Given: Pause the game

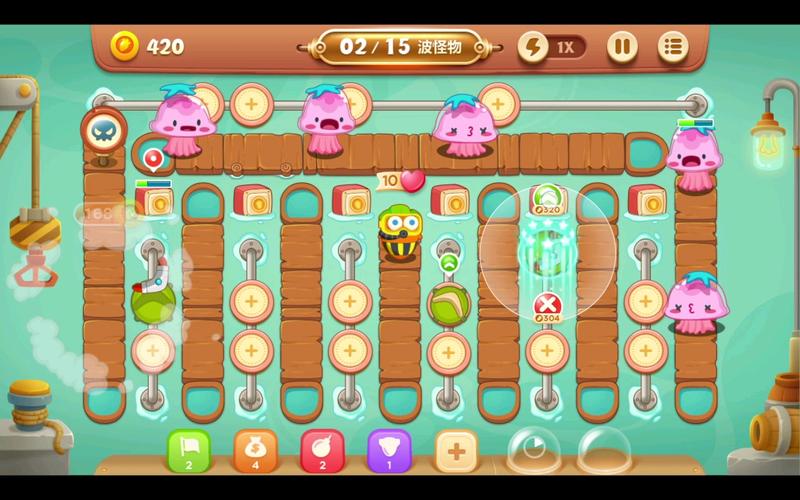Looking at the screenshot, I should (x=622, y=46).
